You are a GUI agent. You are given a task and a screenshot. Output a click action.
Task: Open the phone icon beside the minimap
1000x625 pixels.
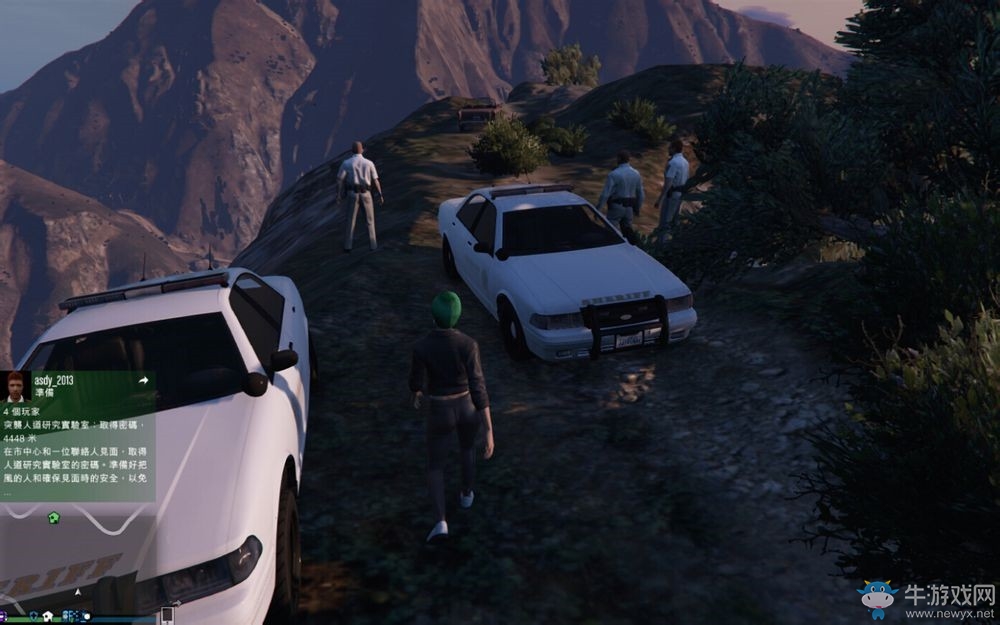click(x=167, y=614)
